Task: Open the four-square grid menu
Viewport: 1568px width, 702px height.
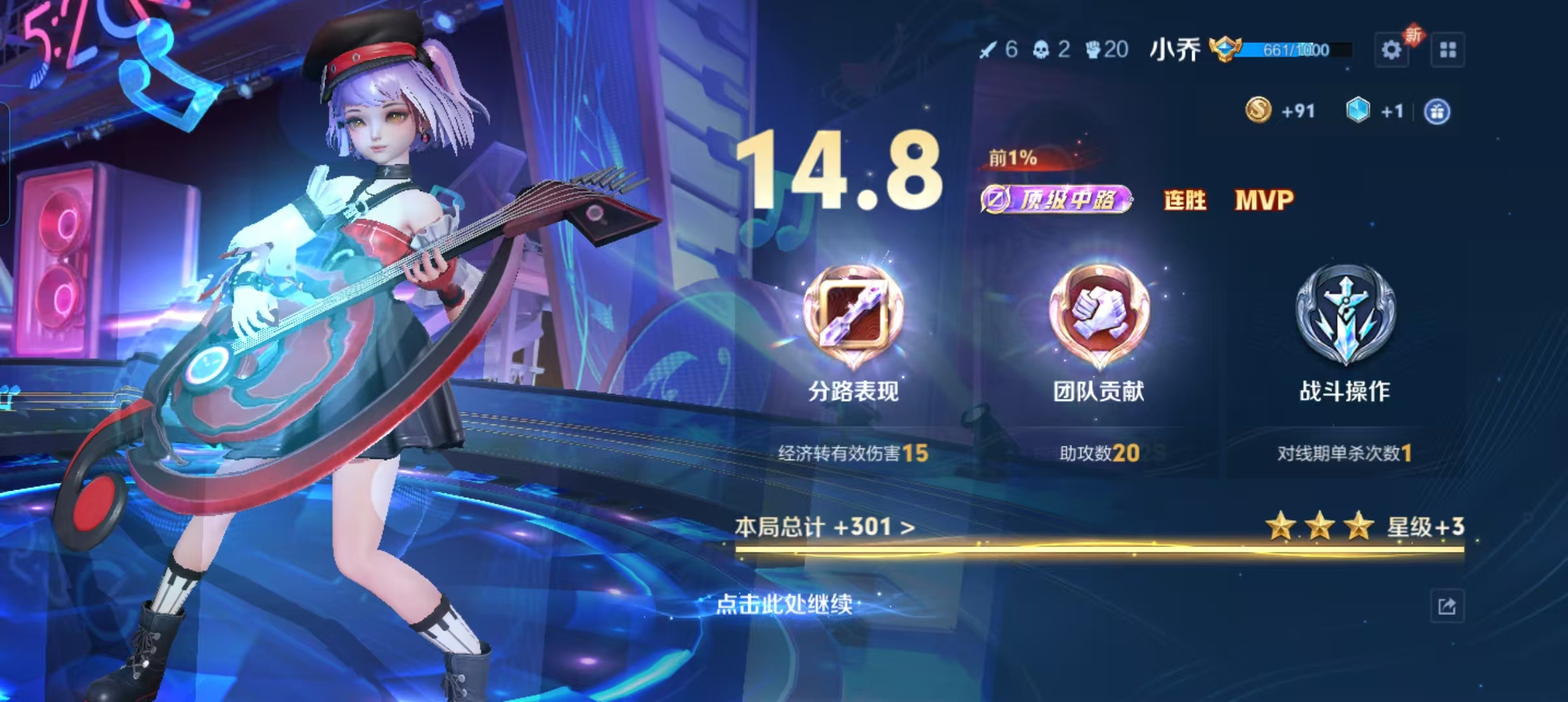Action: tap(1448, 50)
